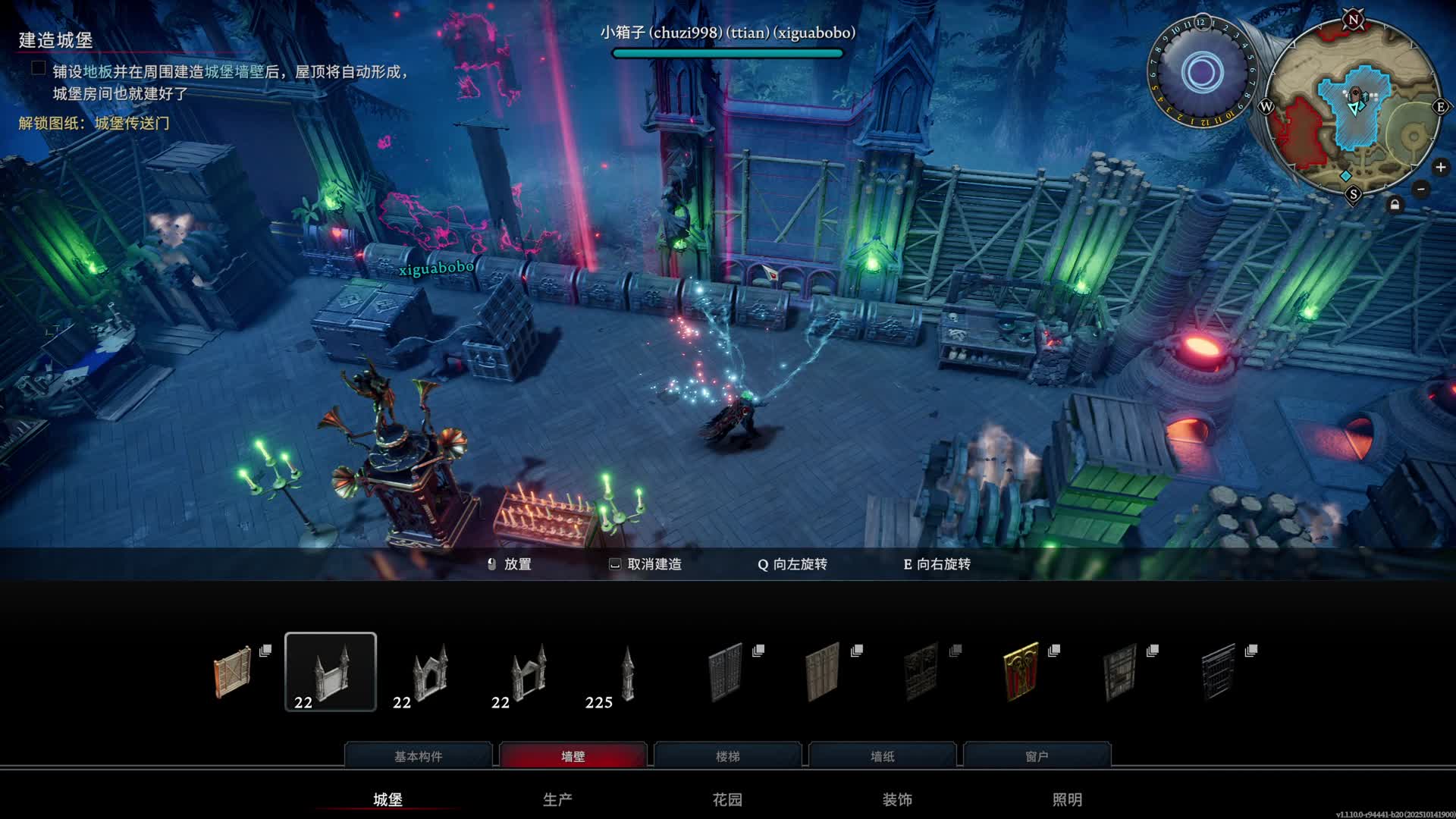This screenshot has height=819, width=1456.
Task: Open the 装饰 decoration category
Action: click(x=897, y=799)
